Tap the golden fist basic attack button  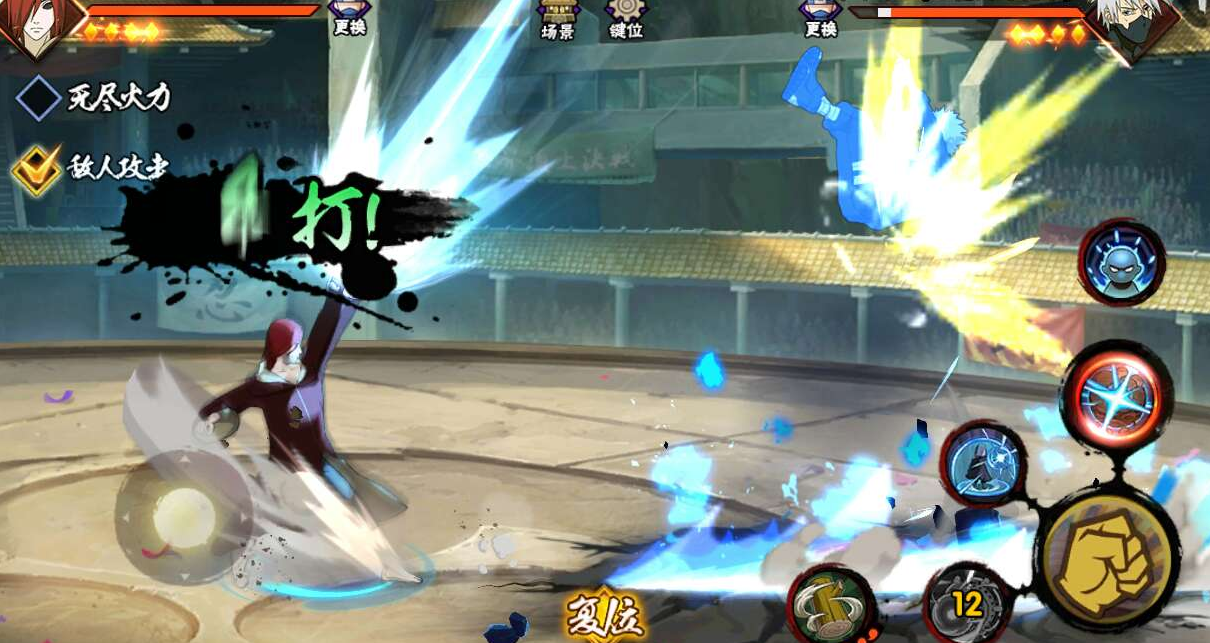1107,557
